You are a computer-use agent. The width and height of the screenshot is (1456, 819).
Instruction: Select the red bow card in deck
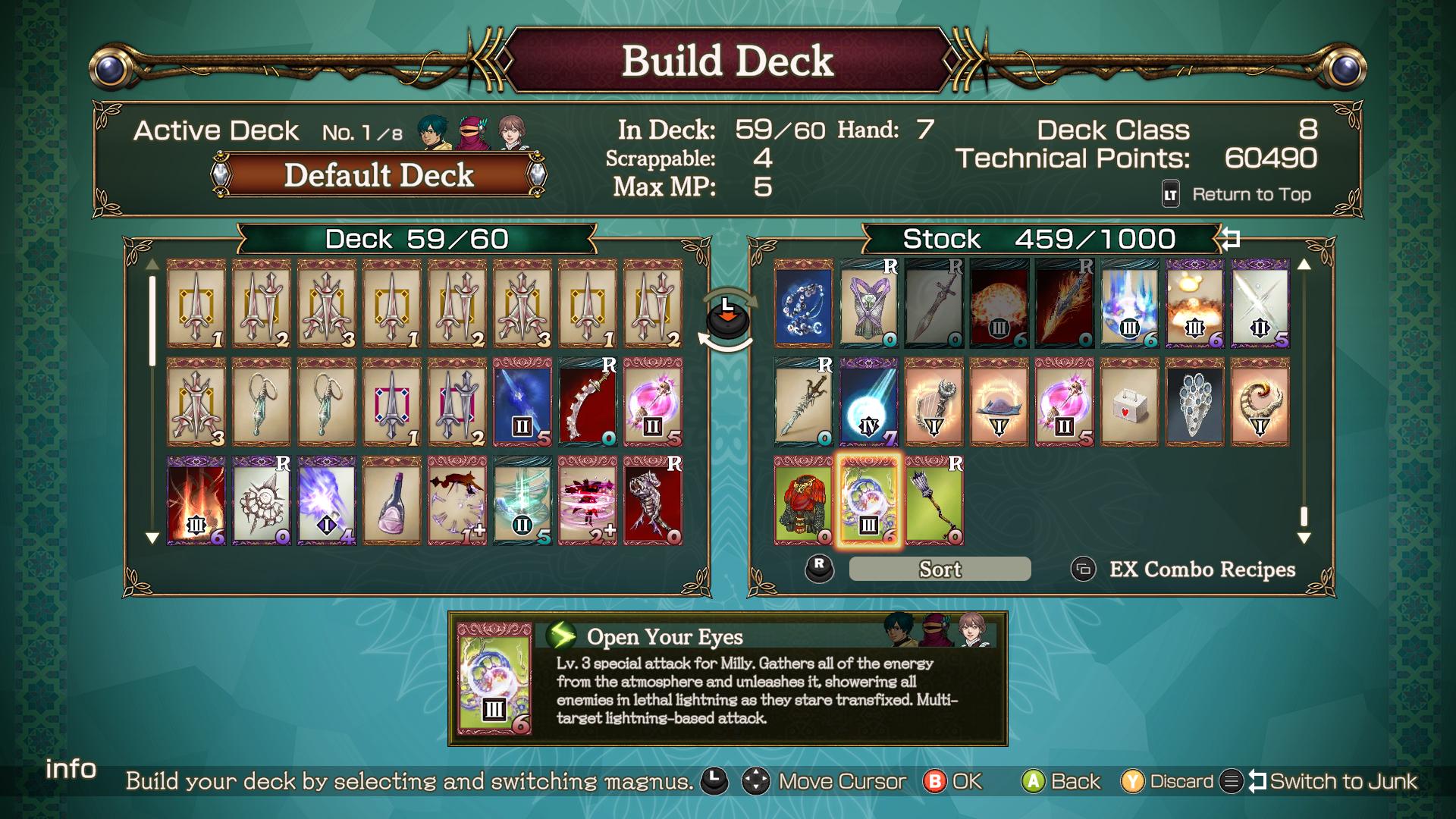pyautogui.click(x=587, y=402)
